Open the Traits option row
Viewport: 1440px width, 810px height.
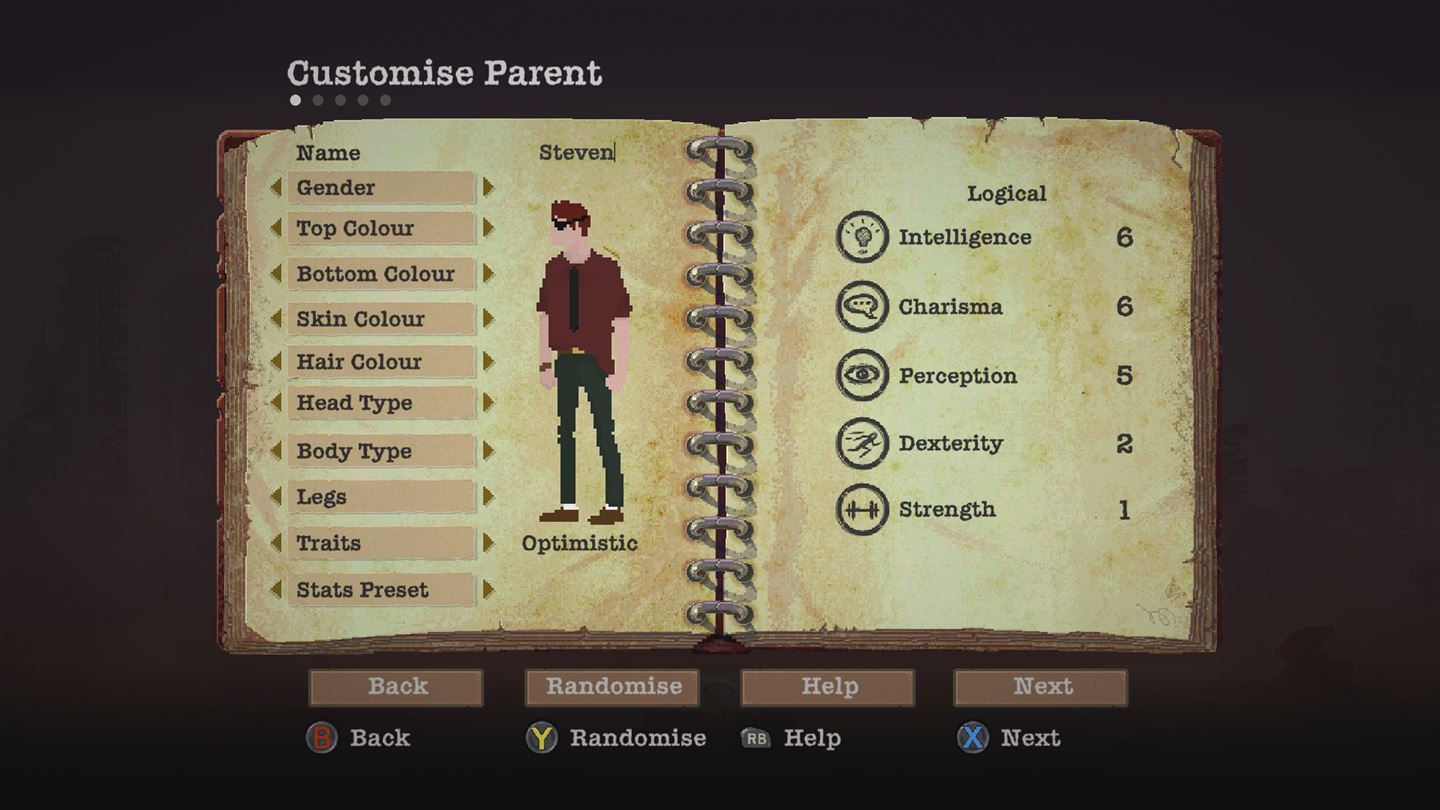coord(381,543)
